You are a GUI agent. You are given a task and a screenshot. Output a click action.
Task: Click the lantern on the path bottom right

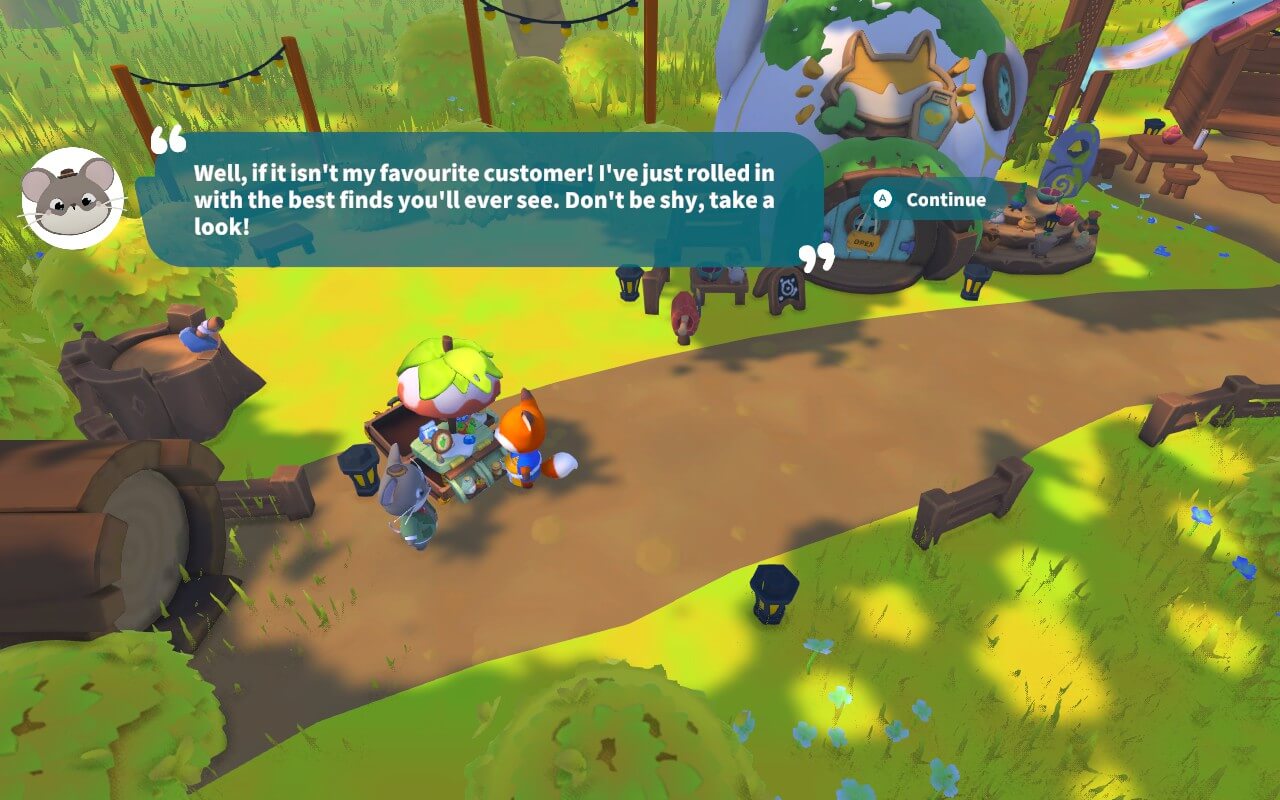(x=770, y=592)
